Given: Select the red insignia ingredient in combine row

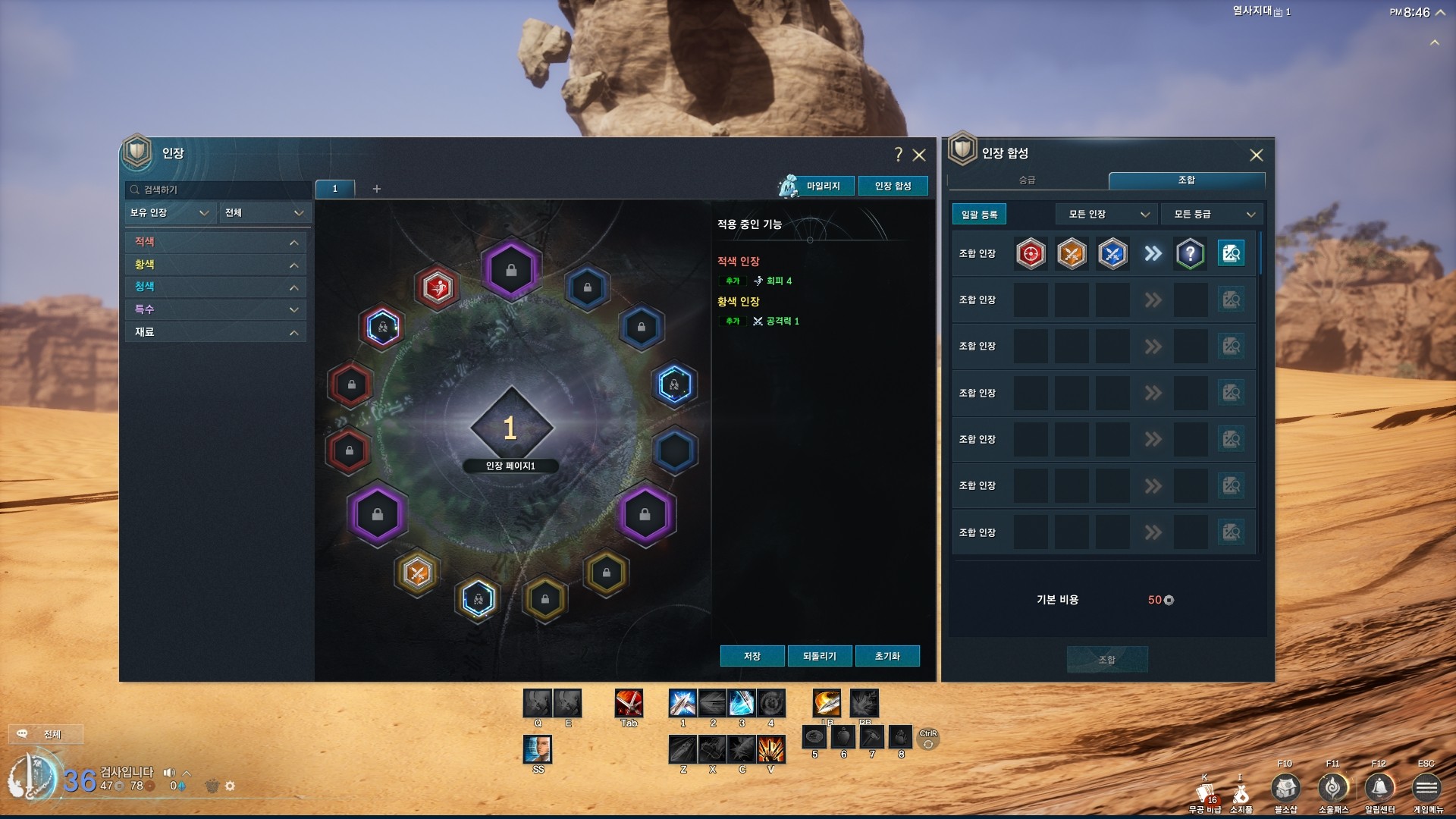Looking at the screenshot, I should pyautogui.click(x=1031, y=254).
